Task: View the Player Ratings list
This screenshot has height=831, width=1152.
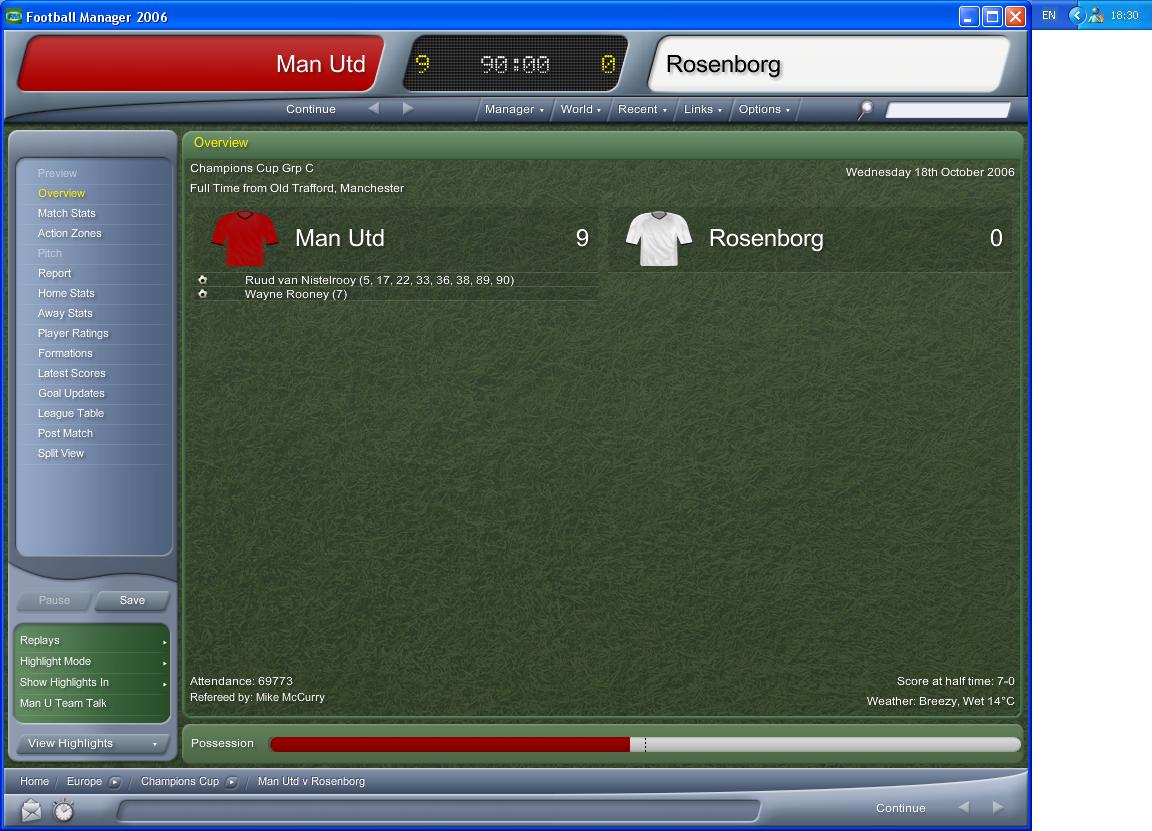Action: 73,333
